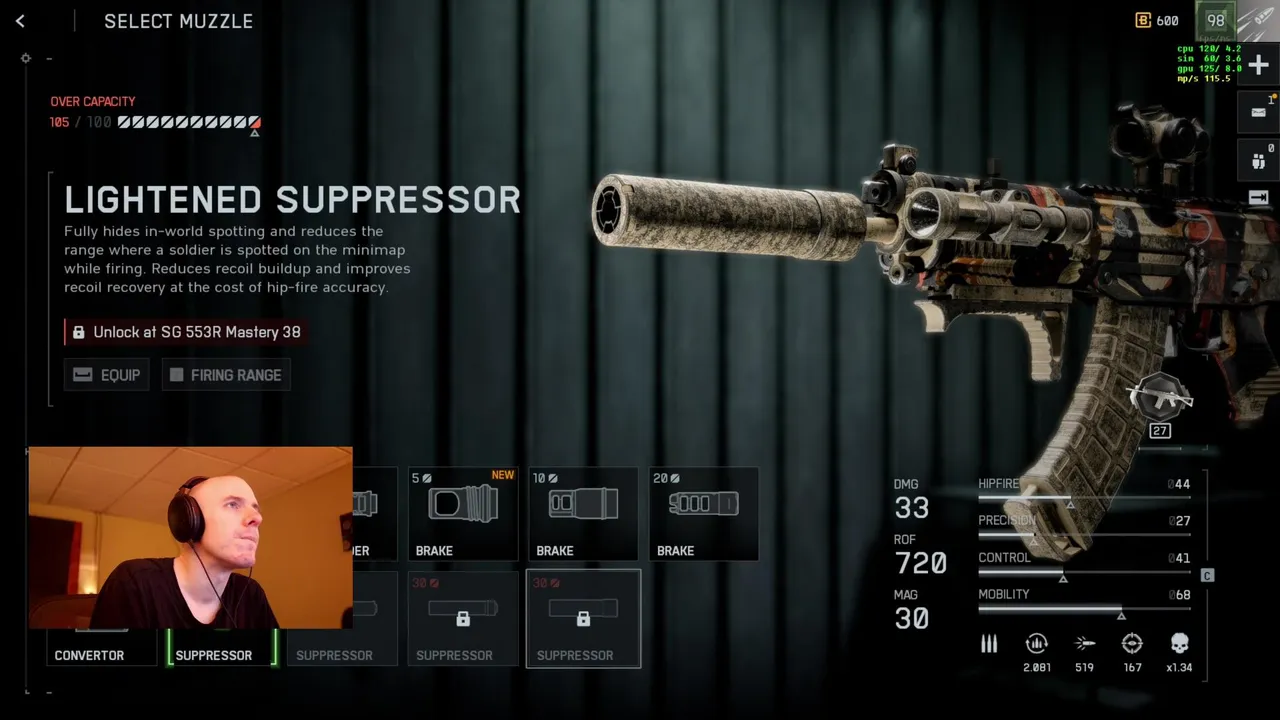Open the plus button in the sidebar
Viewport: 1280px width, 720px height.
tap(1258, 66)
